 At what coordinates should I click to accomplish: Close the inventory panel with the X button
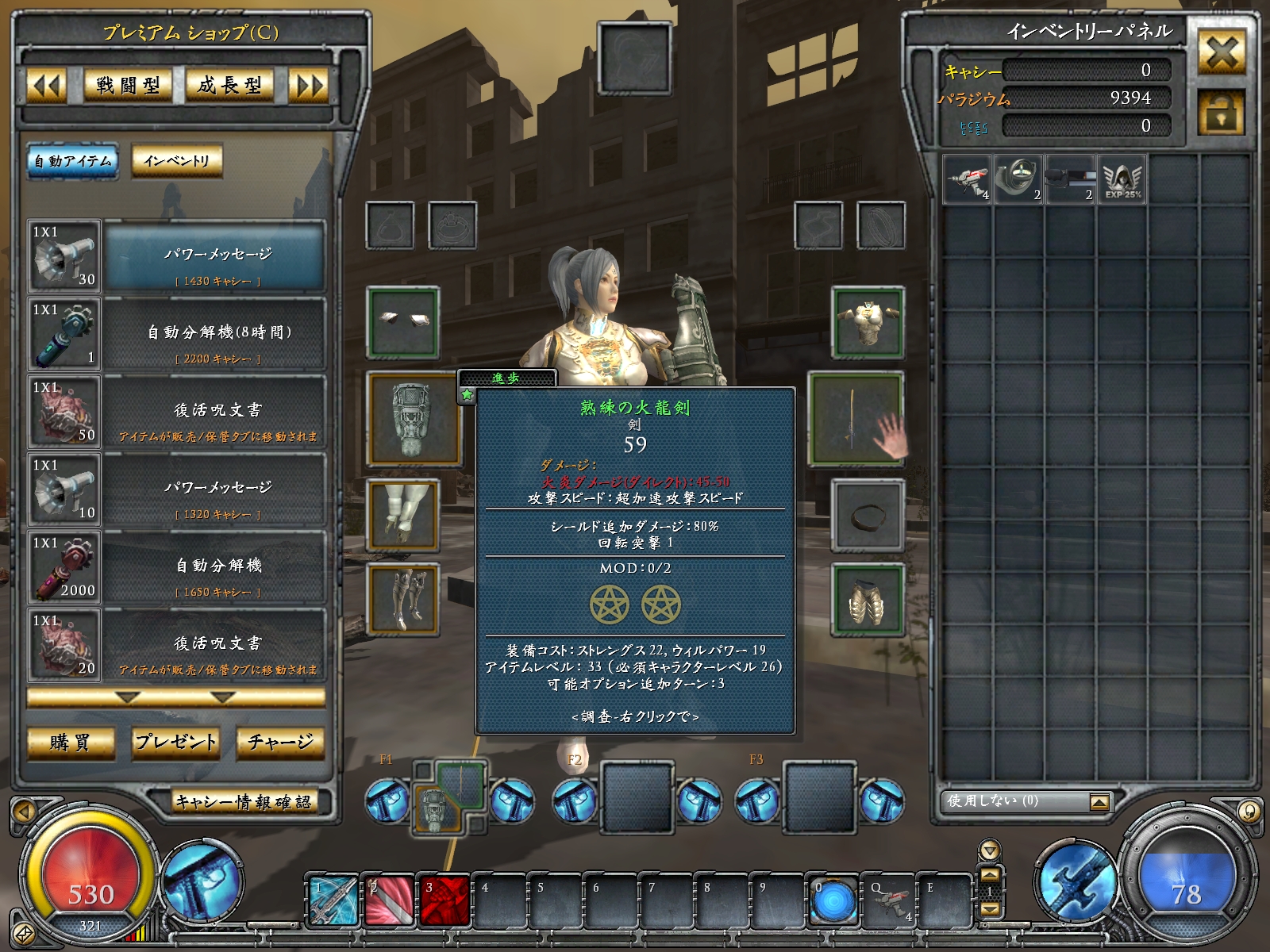pos(1221,53)
